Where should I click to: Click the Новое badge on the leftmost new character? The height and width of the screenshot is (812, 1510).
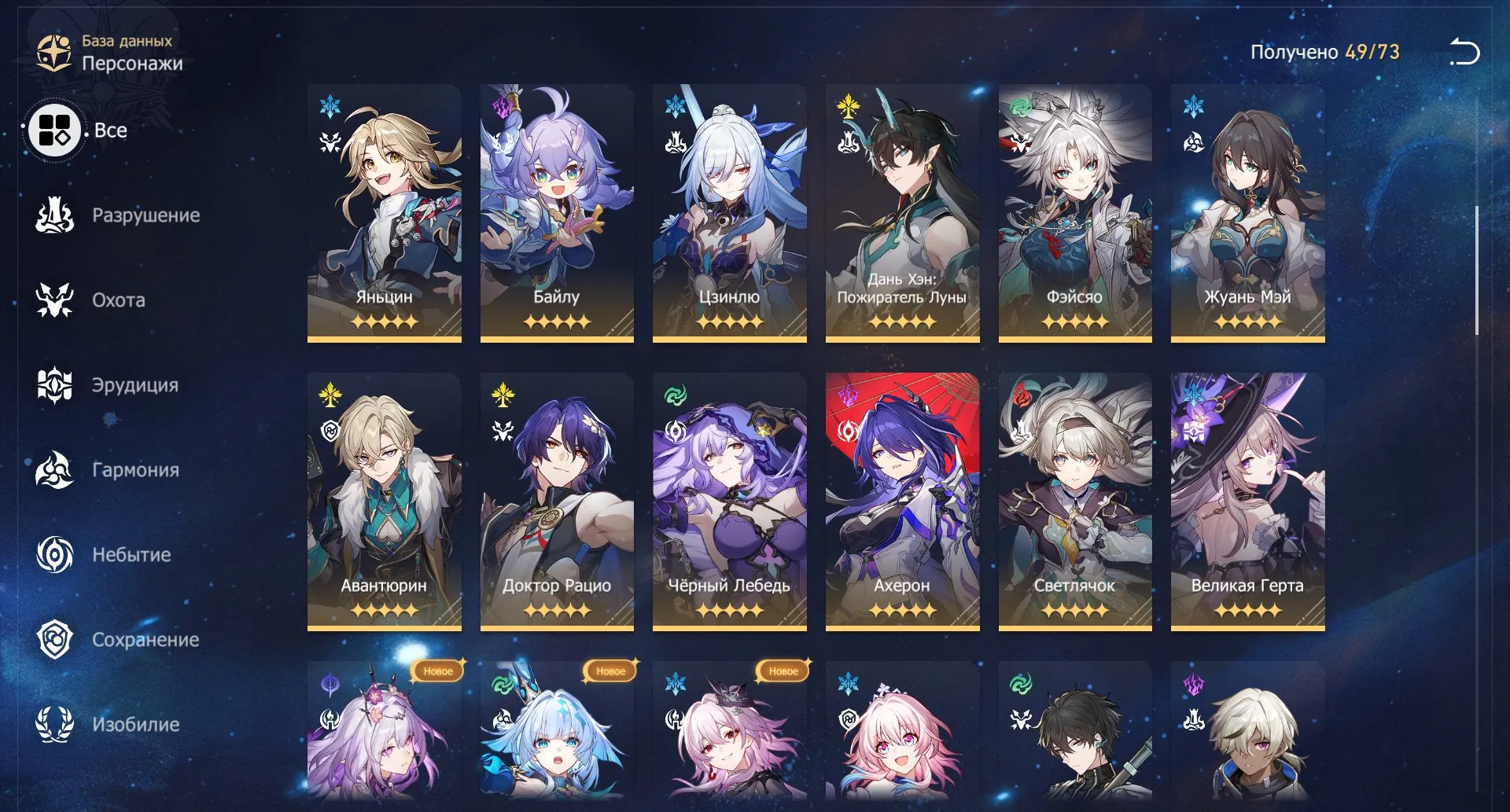pyautogui.click(x=437, y=672)
